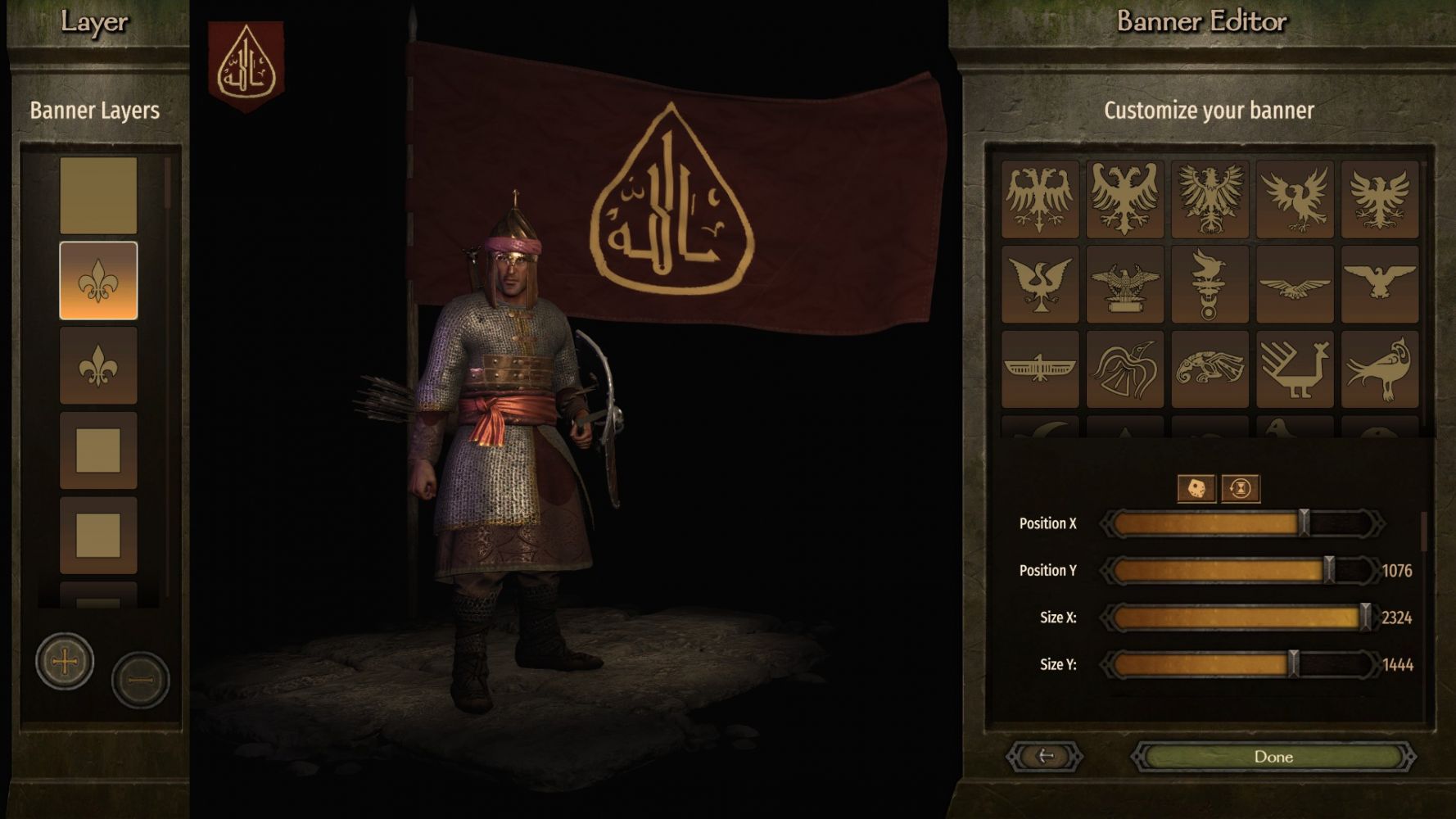Choose the geometric blocky rooster emblem
The image size is (1456, 819).
click(x=1295, y=369)
